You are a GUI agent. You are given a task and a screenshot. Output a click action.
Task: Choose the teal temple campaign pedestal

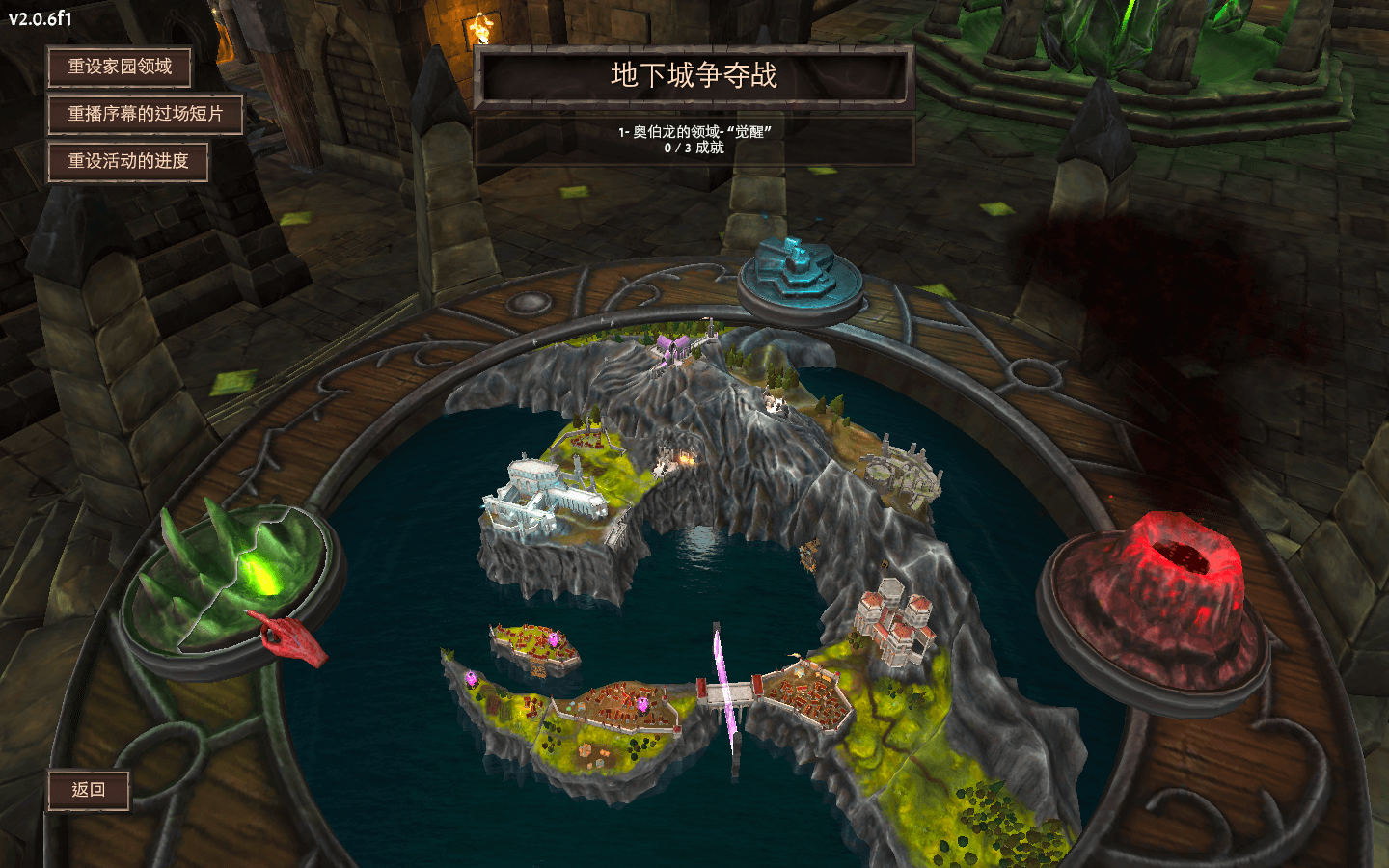800,275
